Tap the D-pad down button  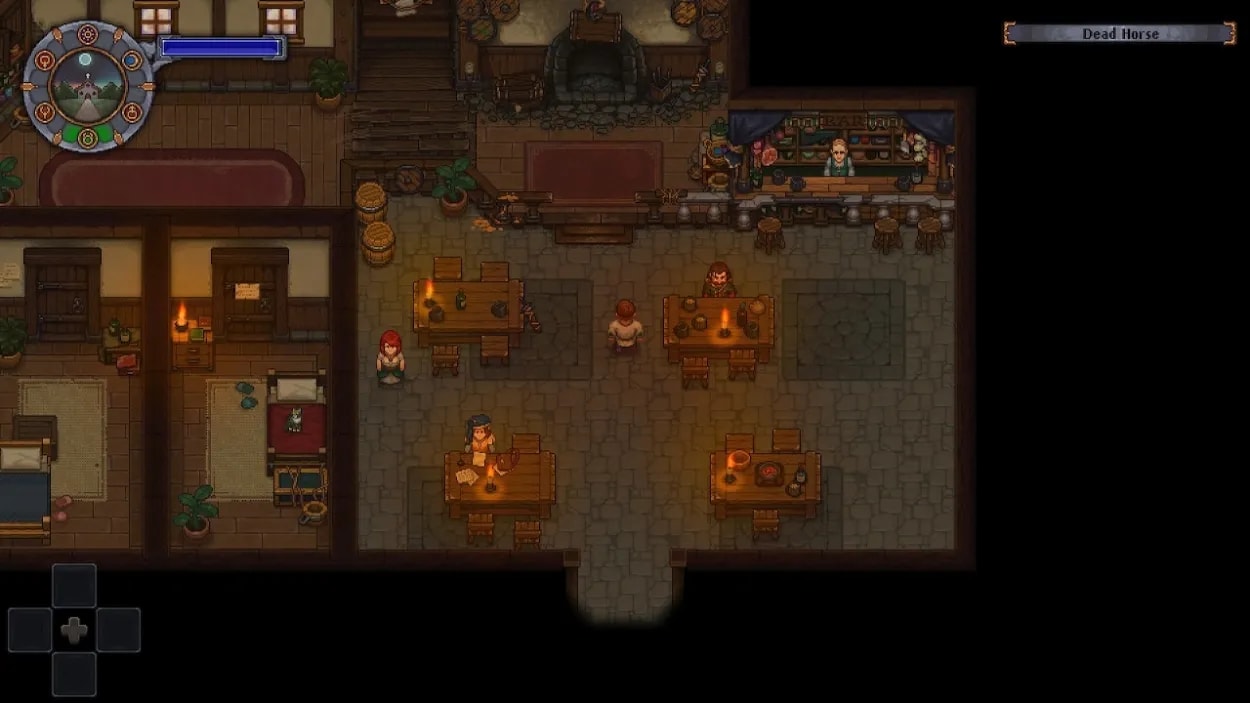(74, 674)
